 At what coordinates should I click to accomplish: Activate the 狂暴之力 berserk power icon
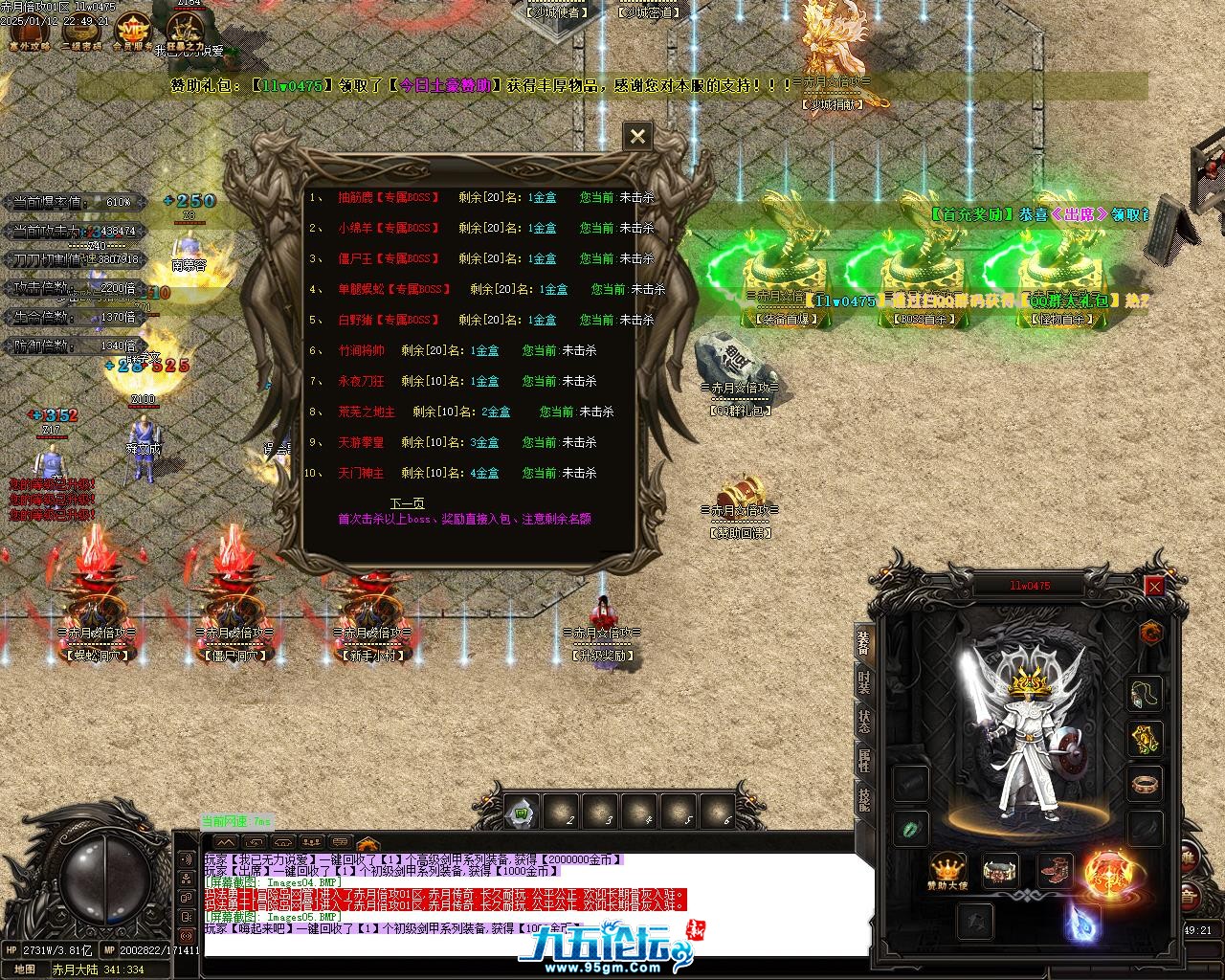[185, 31]
